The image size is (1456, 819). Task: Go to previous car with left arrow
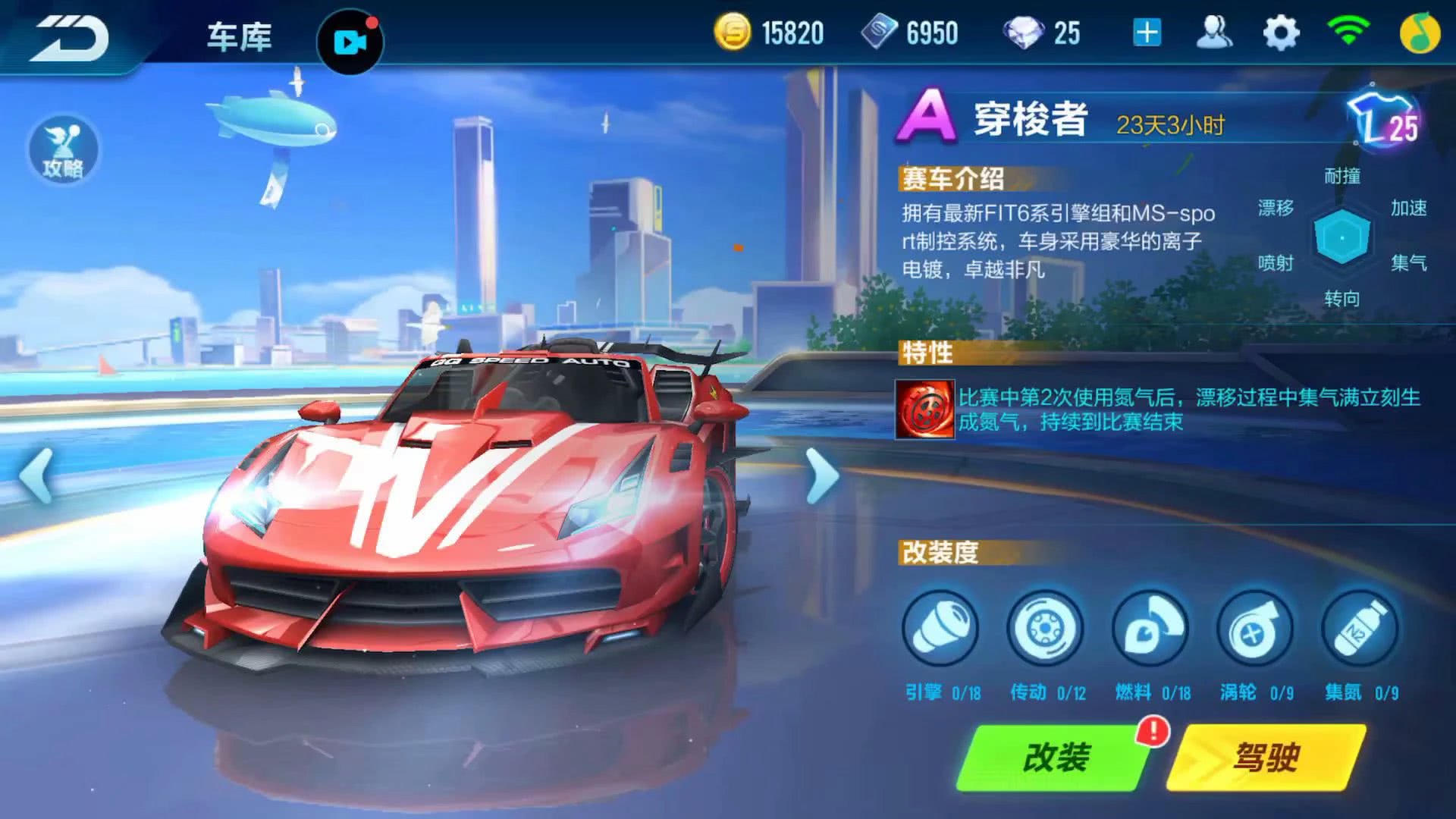(x=34, y=475)
